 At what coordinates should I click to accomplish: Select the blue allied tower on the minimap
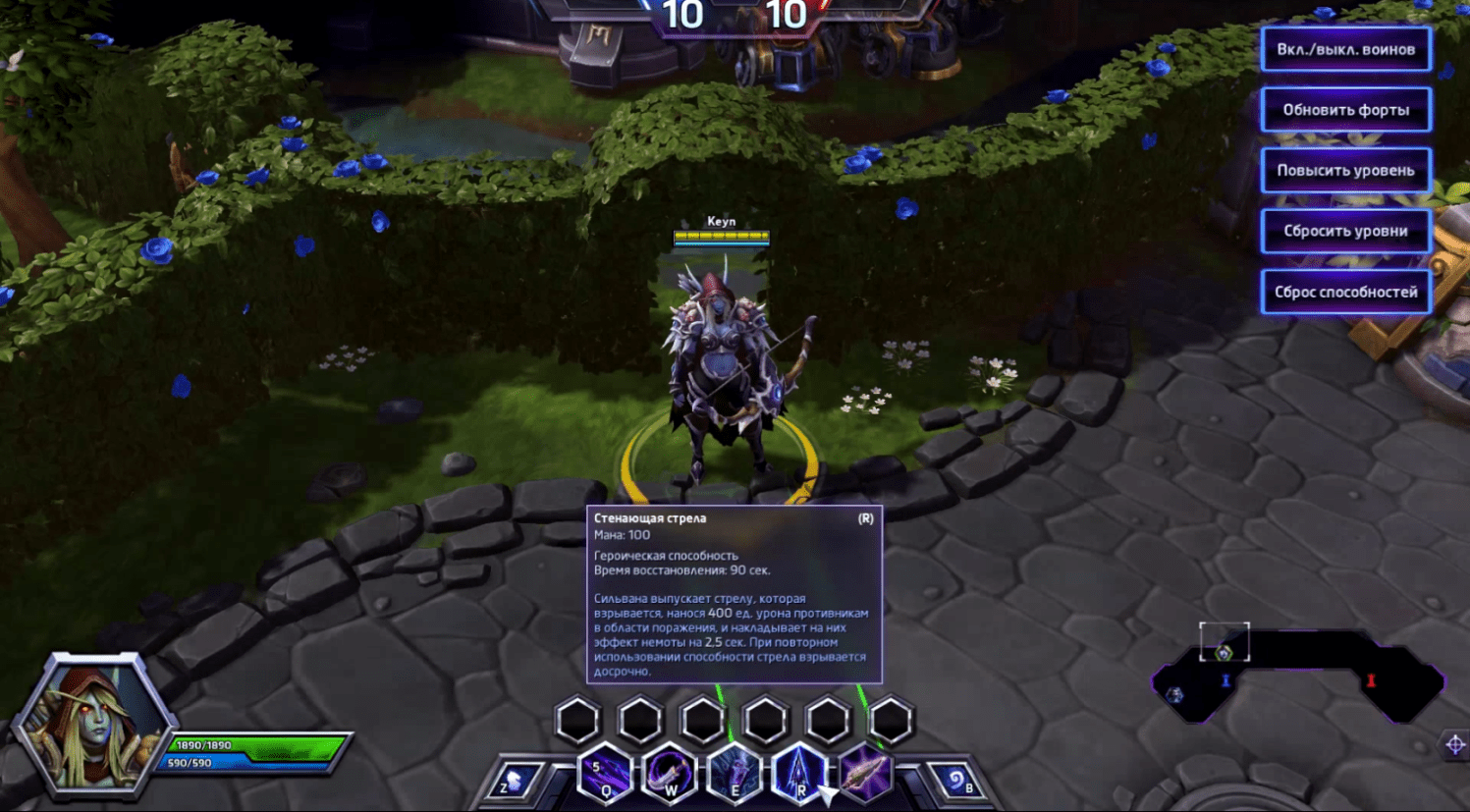pos(1225,680)
